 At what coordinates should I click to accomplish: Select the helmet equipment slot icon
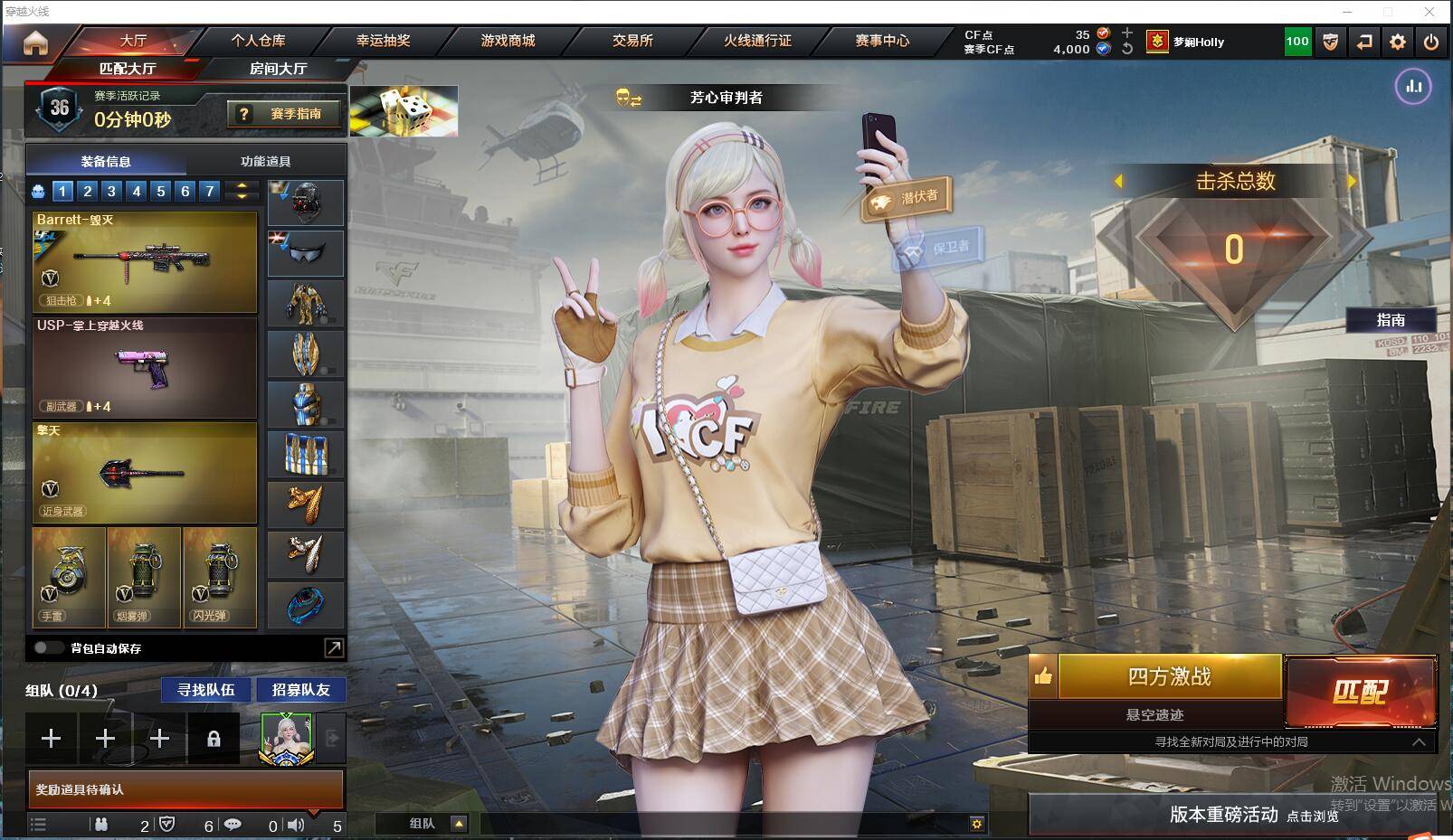click(x=305, y=202)
